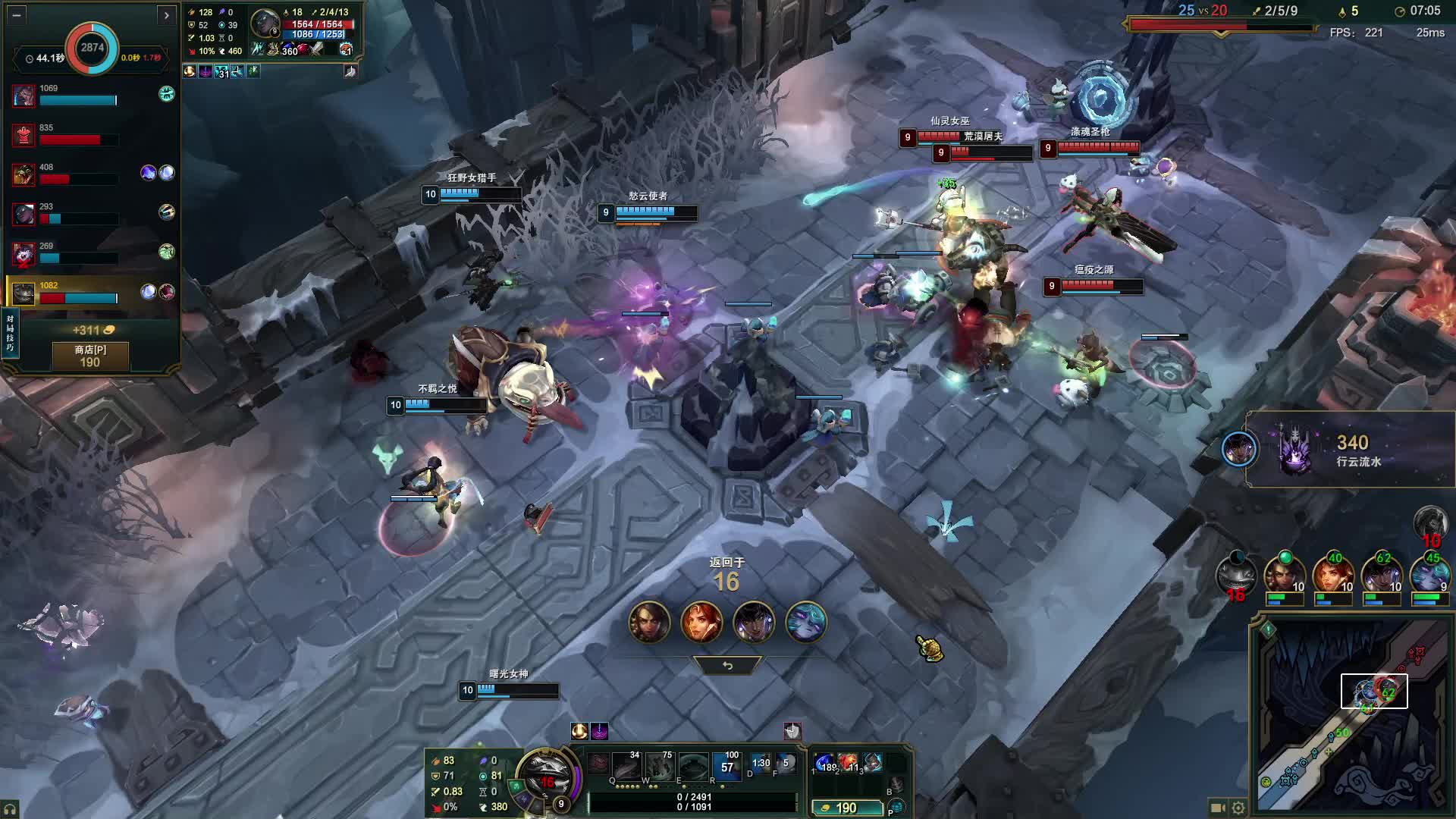Viewport: 1456px width, 819px height.
Task: Toggle the camera lock button
Action: click(x=1218, y=808)
